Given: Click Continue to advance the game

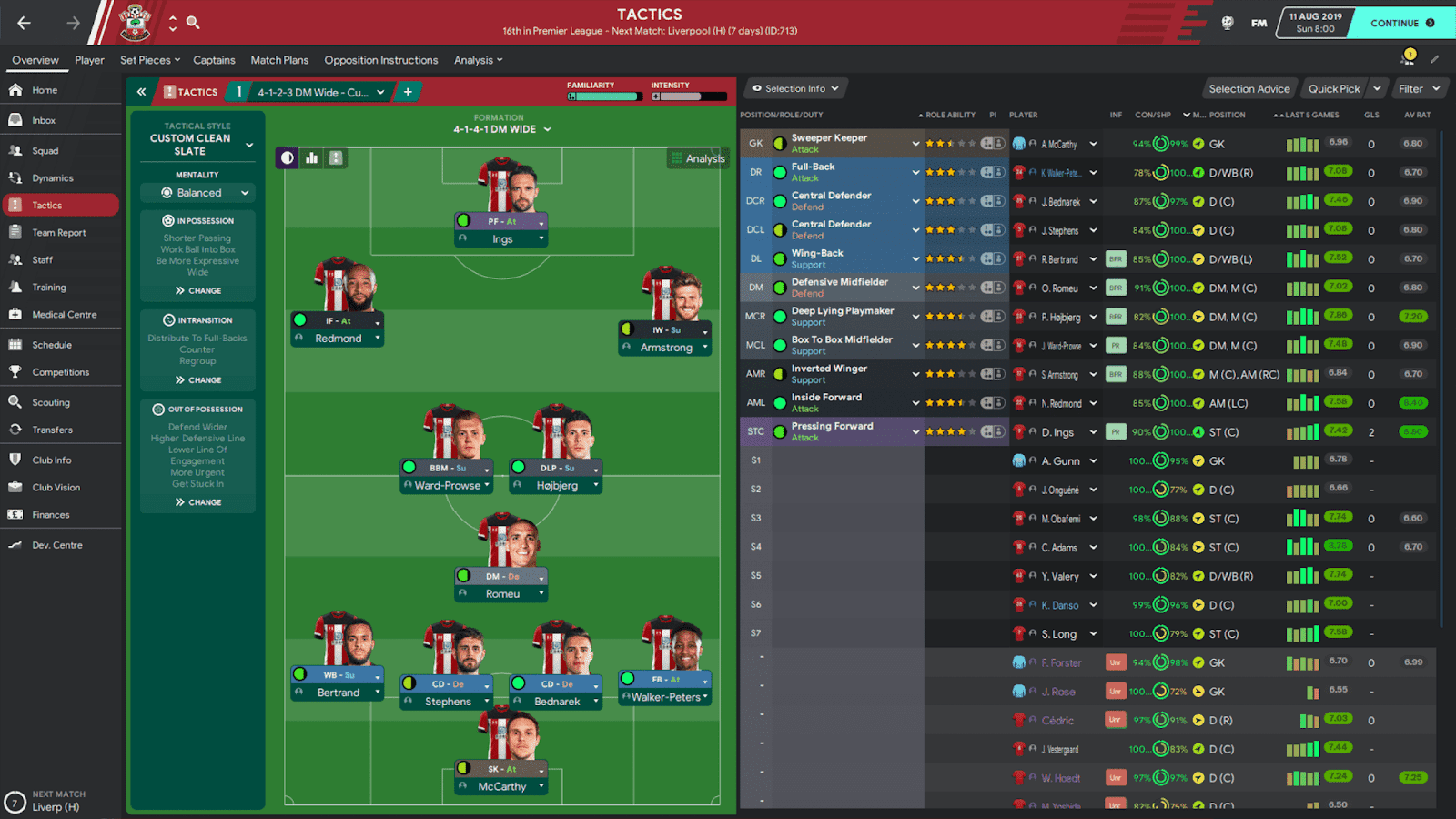Looking at the screenshot, I should 1401,23.
